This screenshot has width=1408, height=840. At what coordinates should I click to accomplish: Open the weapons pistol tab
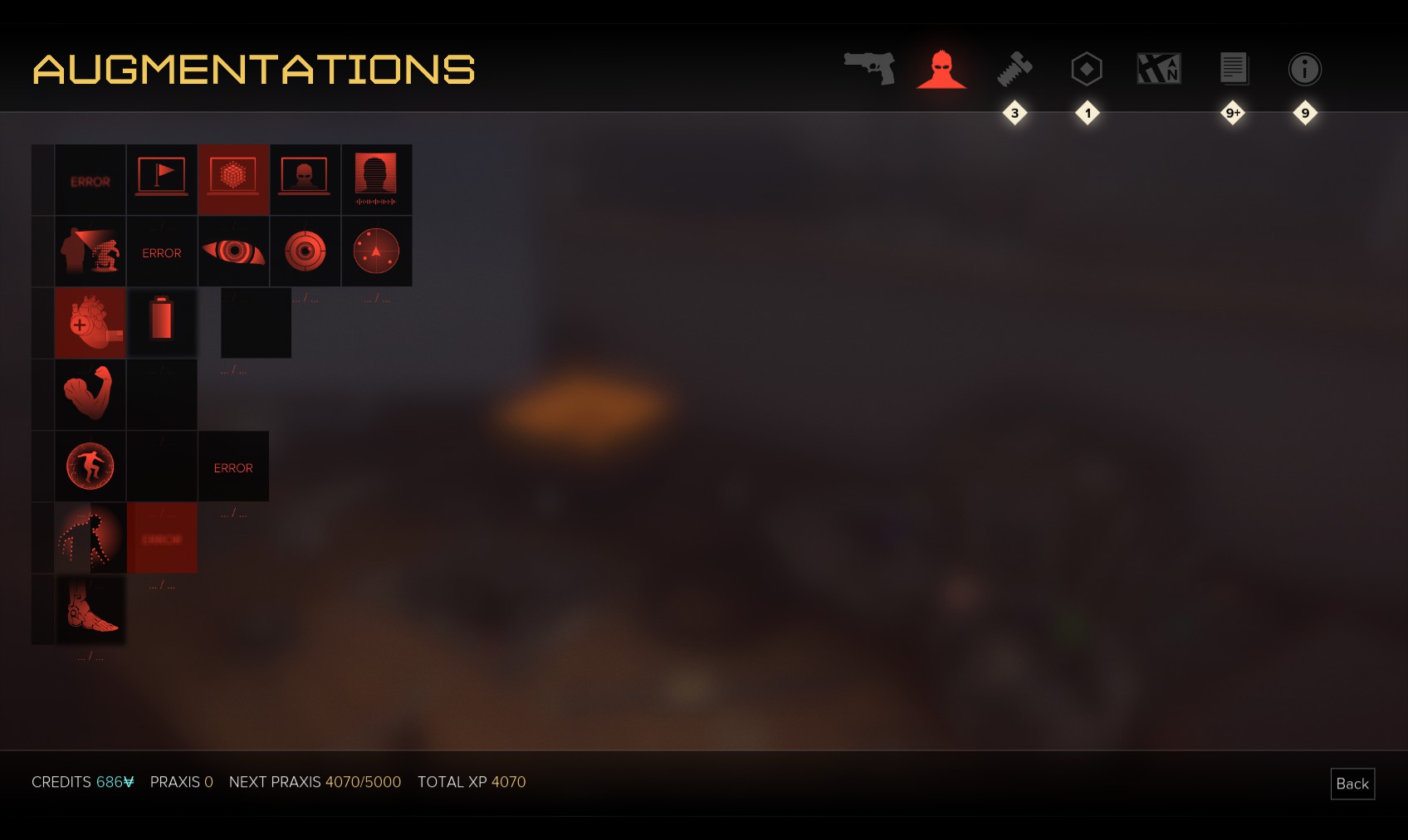point(869,68)
